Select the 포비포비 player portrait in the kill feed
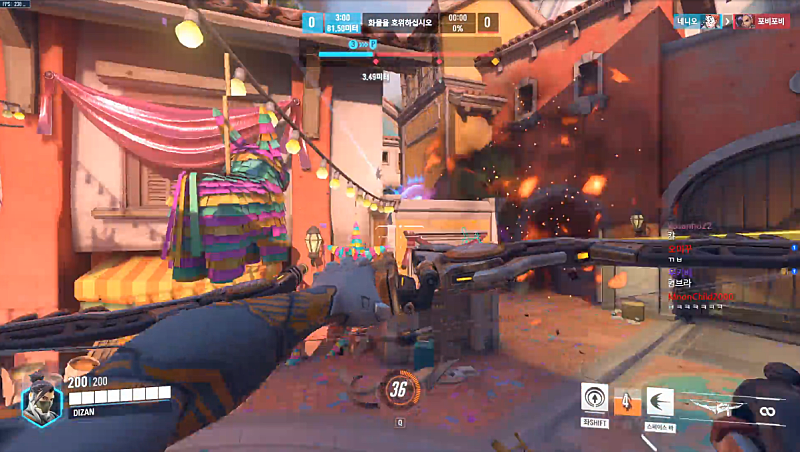The height and width of the screenshot is (452, 800). pyautogui.click(x=744, y=21)
